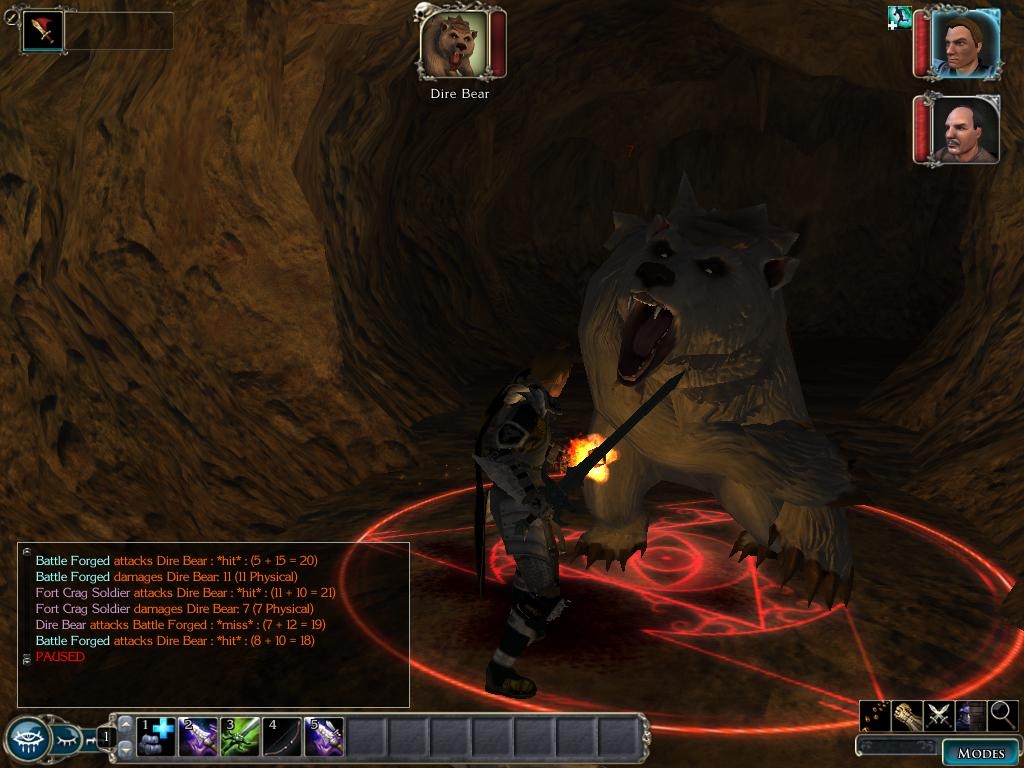Click the sword attack action queue icon

pos(43,31)
